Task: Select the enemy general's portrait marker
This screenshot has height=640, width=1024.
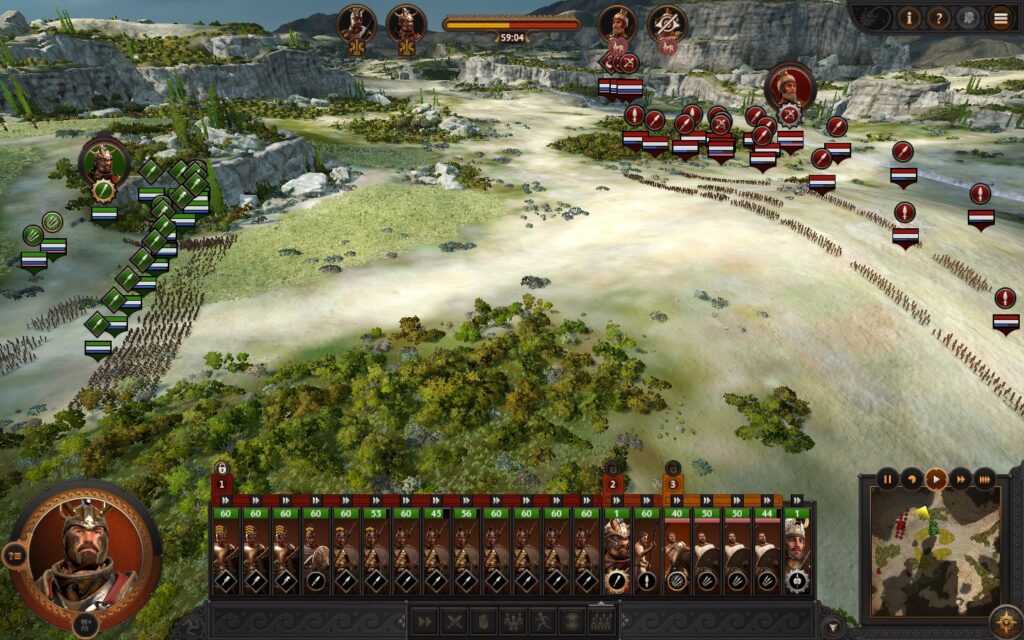Action: [790, 87]
